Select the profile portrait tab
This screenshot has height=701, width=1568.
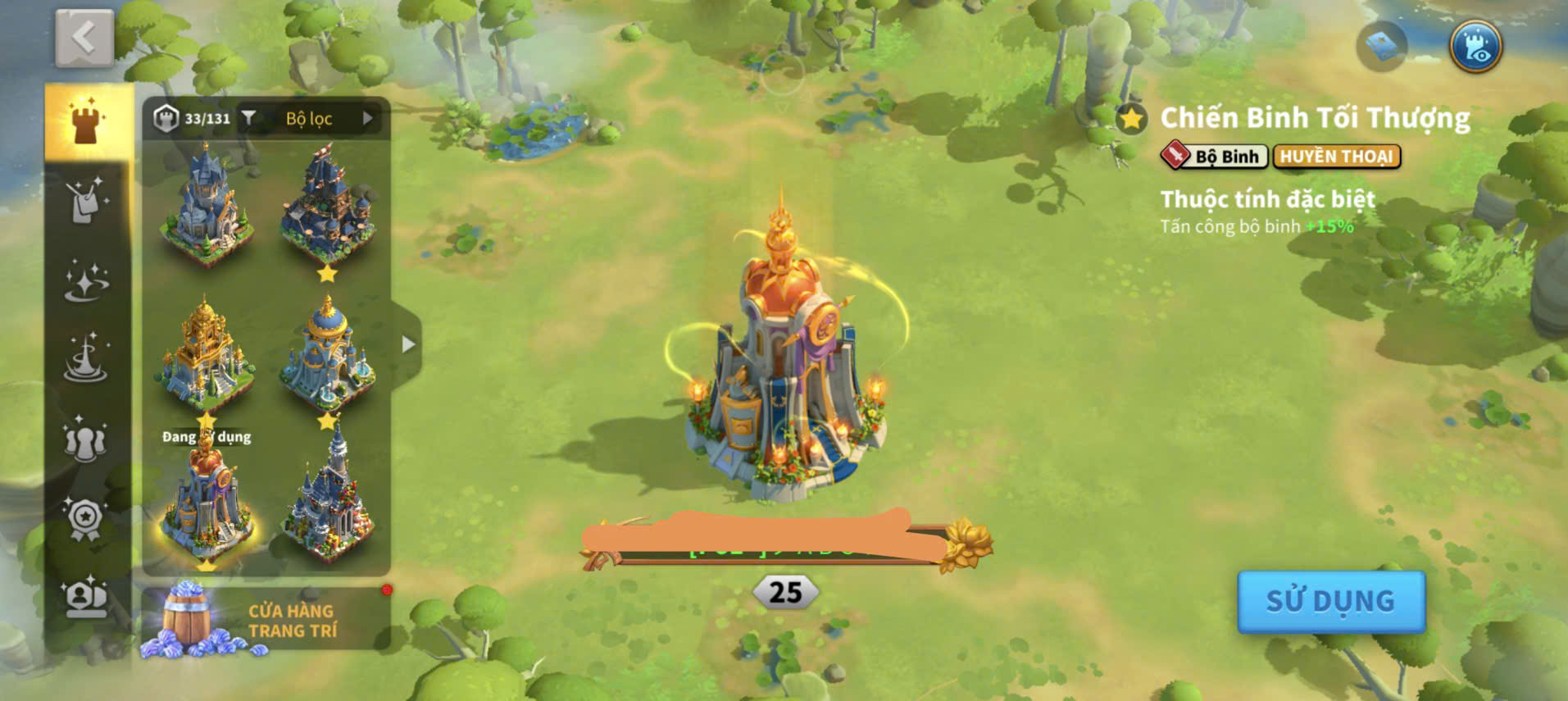[x=86, y=597]
